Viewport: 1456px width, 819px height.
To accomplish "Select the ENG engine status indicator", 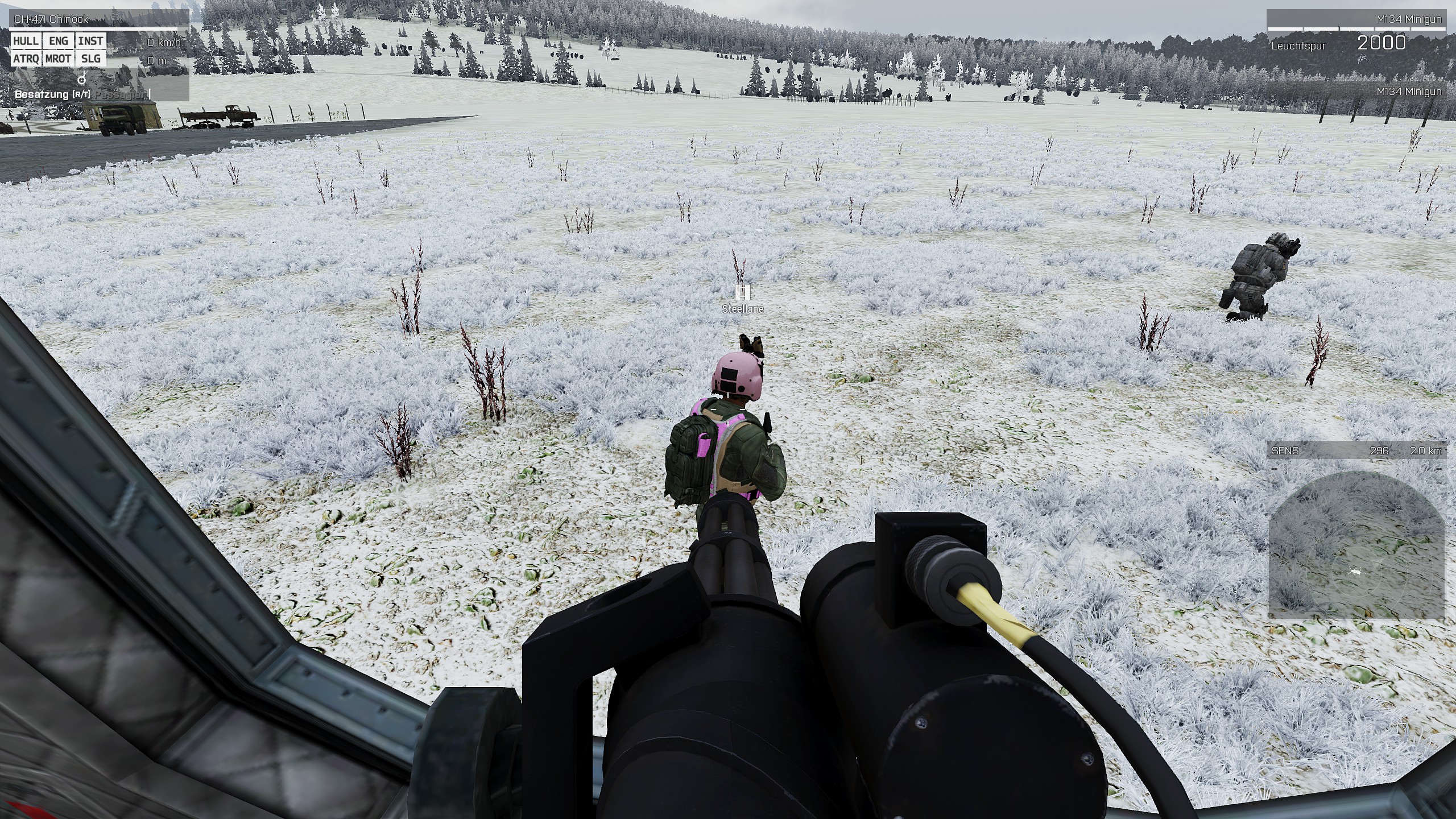I will (x=58, y=41).
